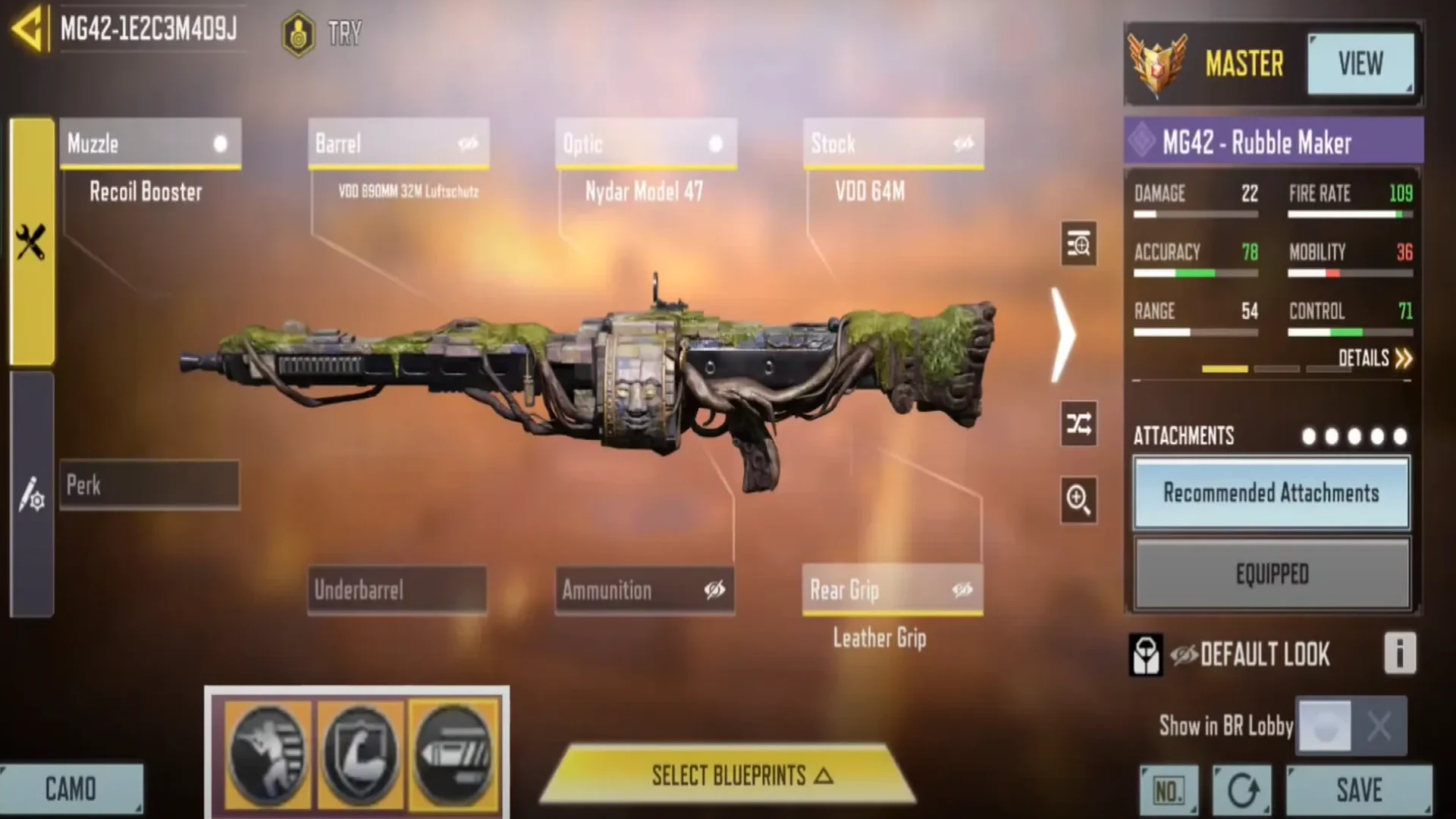Select the Underbarrel attachment slot
The height and width of the screenshot is (819, 1456).
click(x=397, y=589)
